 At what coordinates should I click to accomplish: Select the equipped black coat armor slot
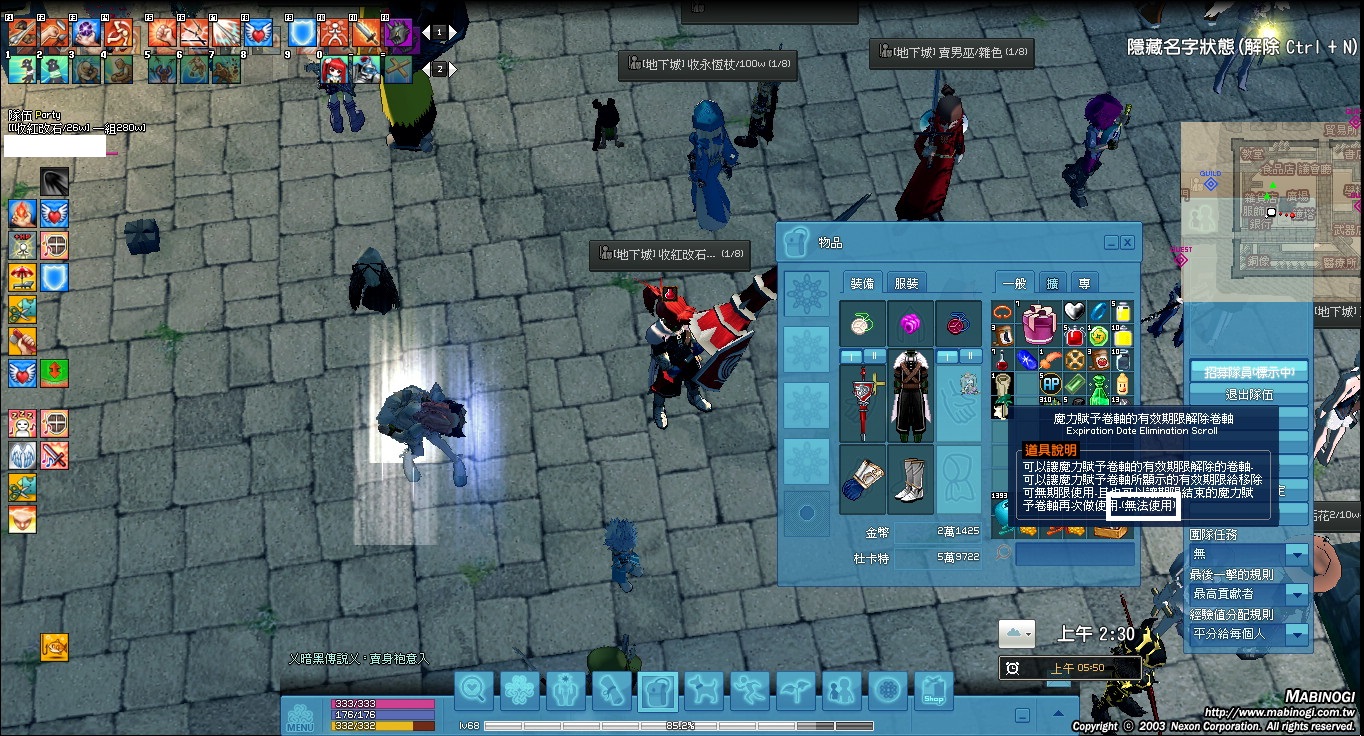pos(910,403)
